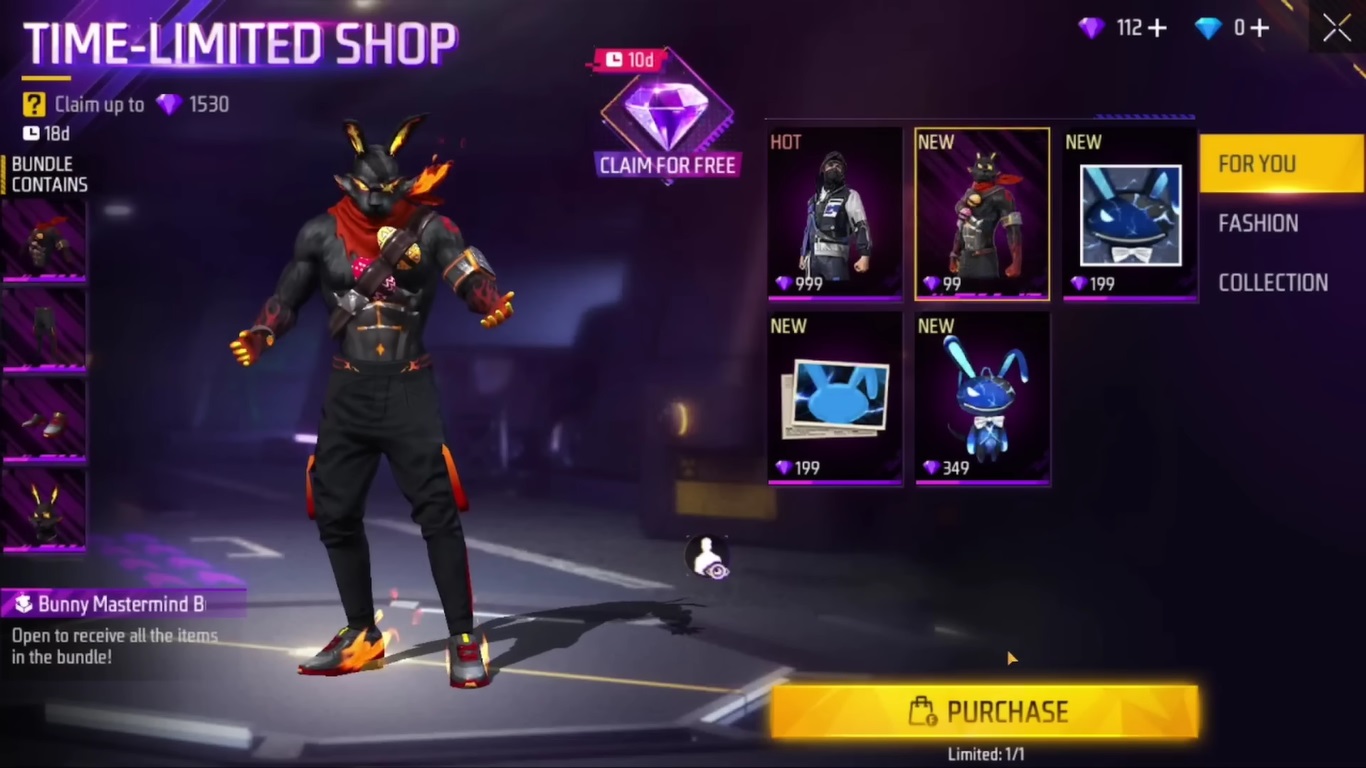Click the 10d timer badge above the diamond
Viewport: 1366px width, 768px height.
point(629,60)
